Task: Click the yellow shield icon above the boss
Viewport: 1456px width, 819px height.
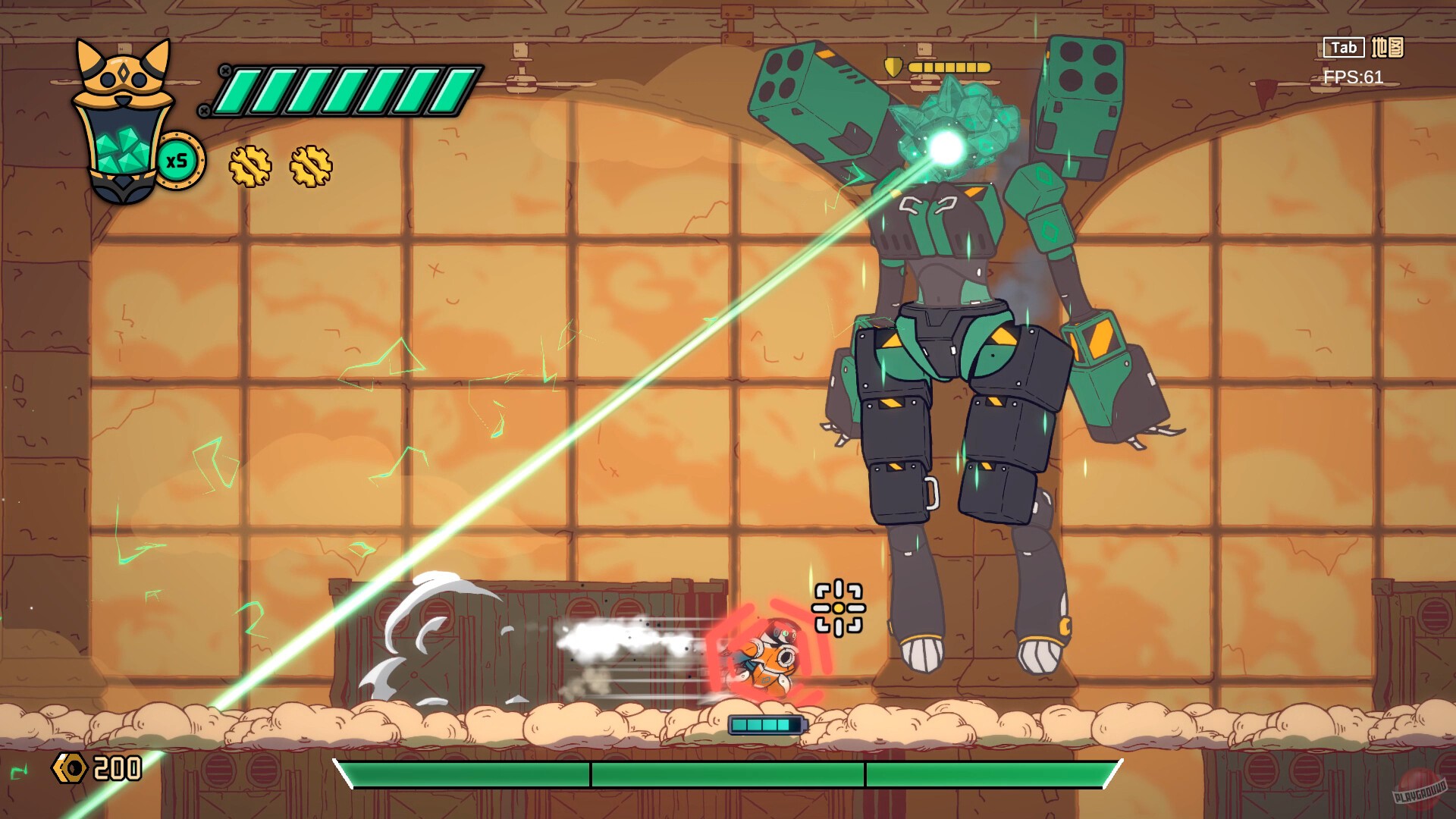Action: (893, 65)
